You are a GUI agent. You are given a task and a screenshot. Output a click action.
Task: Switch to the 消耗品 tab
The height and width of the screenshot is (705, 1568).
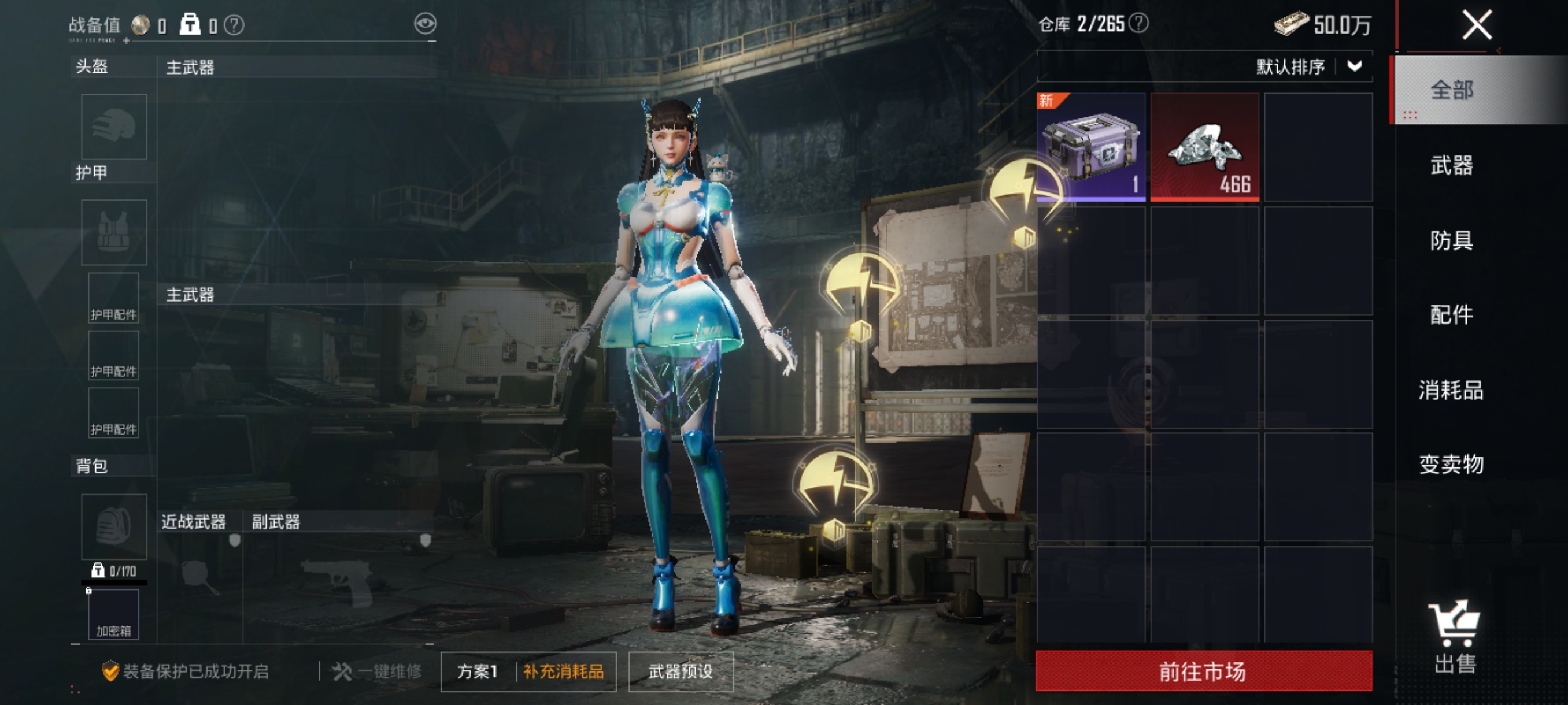coord(1452,390)
